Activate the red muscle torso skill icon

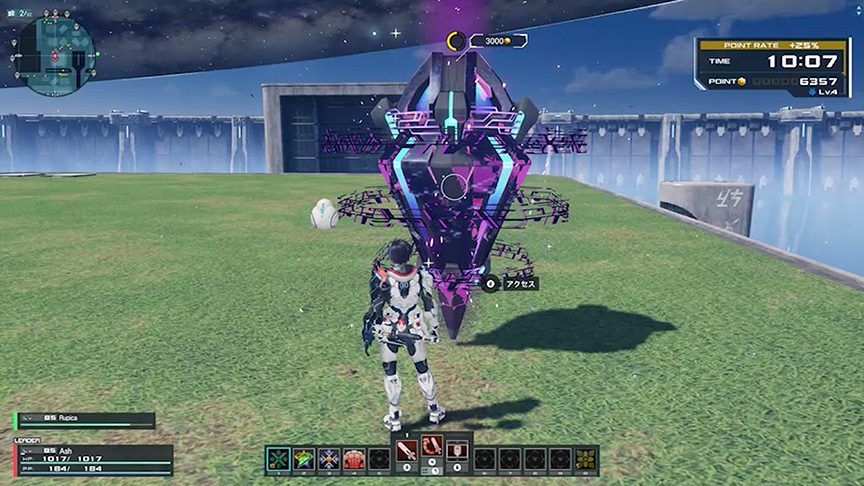click(x=354, y=459)
